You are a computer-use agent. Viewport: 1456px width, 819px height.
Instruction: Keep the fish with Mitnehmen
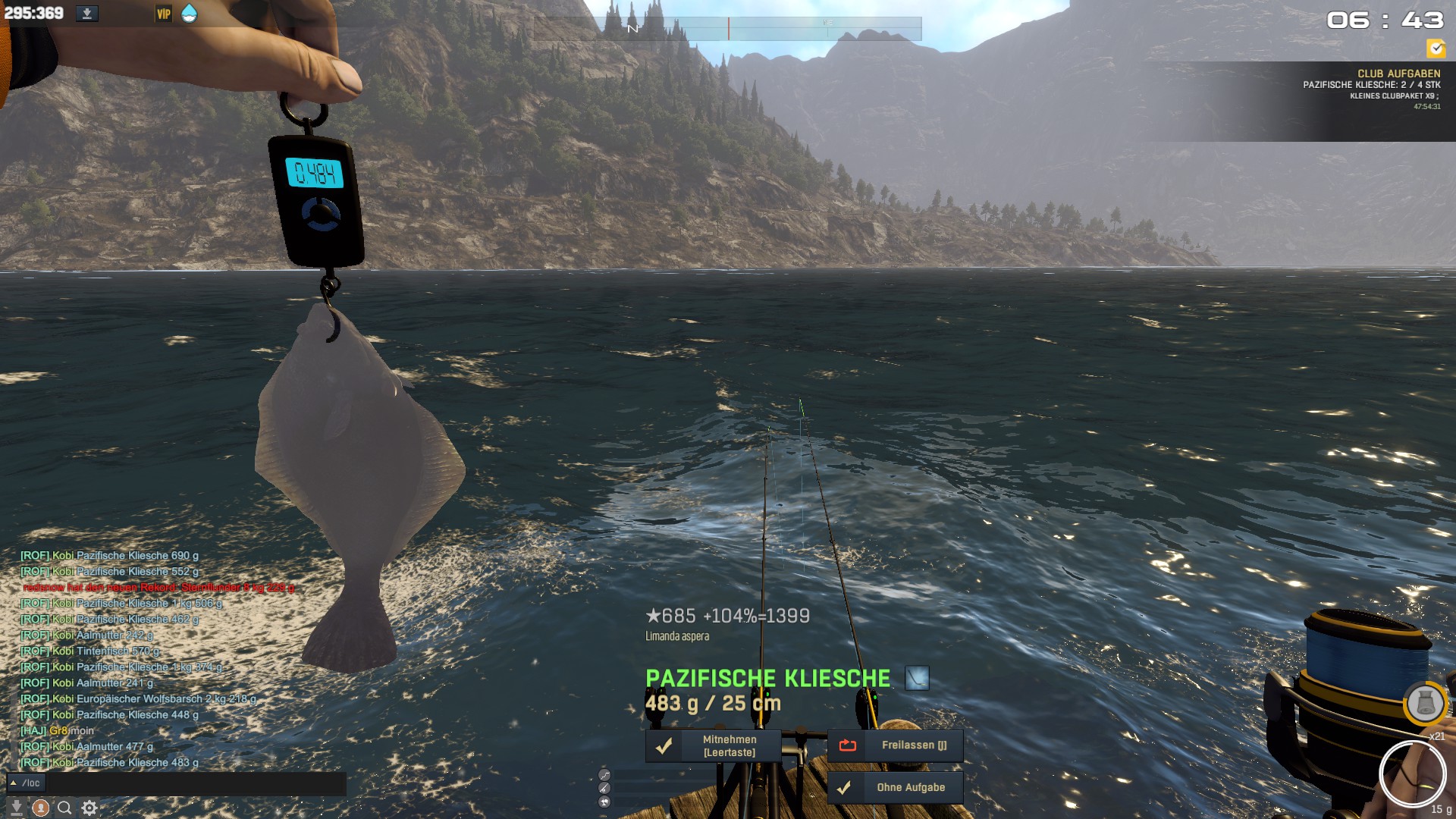click(714, 745)
